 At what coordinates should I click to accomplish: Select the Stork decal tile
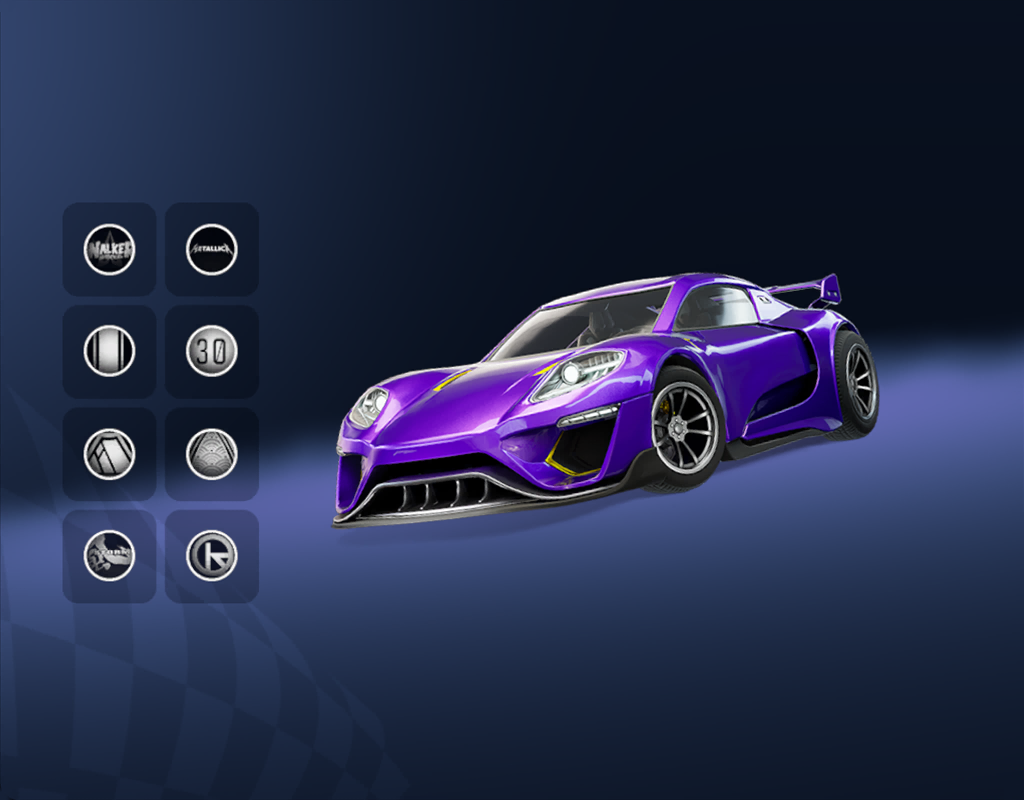coord(110,556)
